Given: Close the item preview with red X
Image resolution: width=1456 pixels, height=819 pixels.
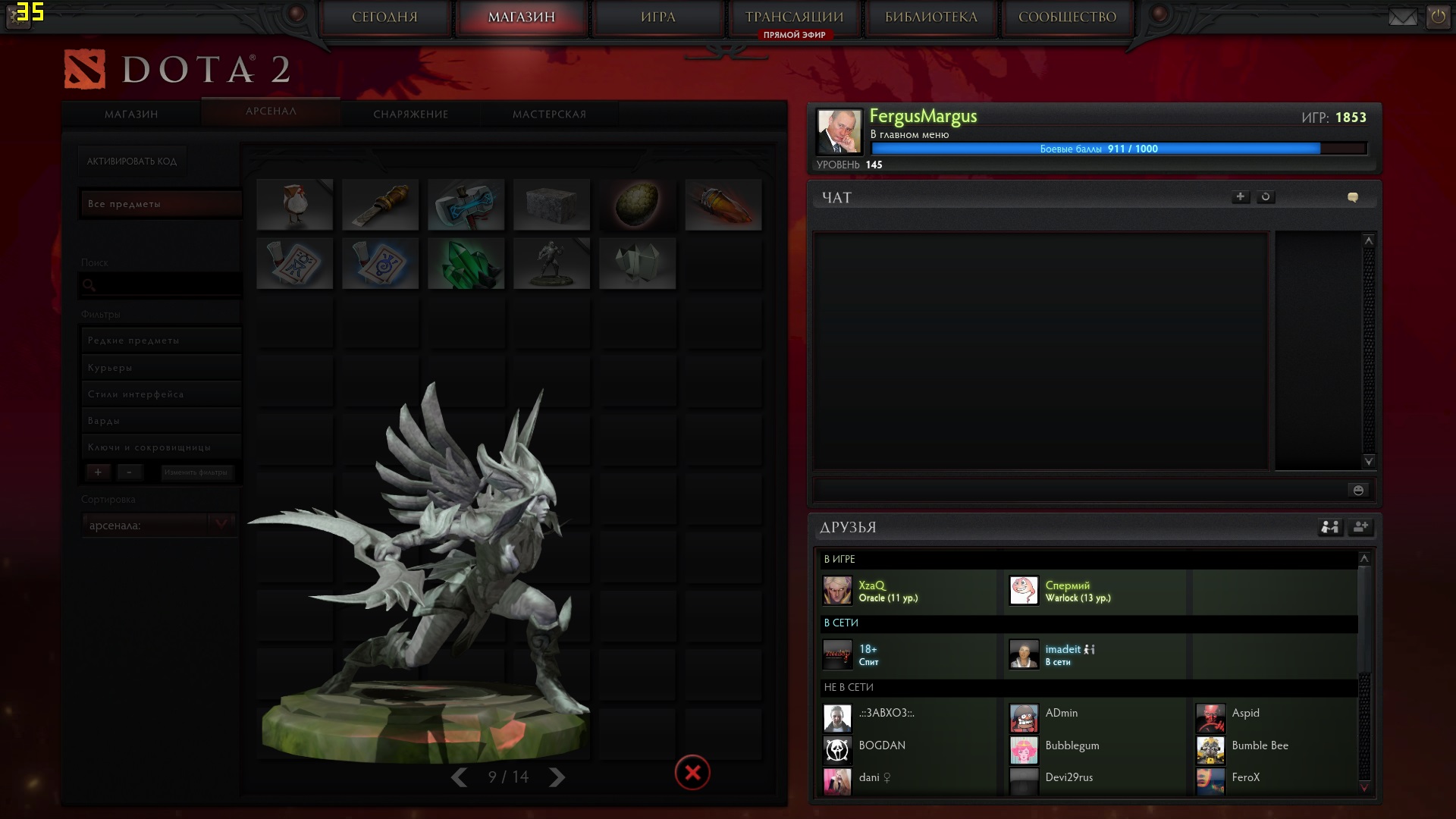Looking at the screenshot, I should pos(692,773).
